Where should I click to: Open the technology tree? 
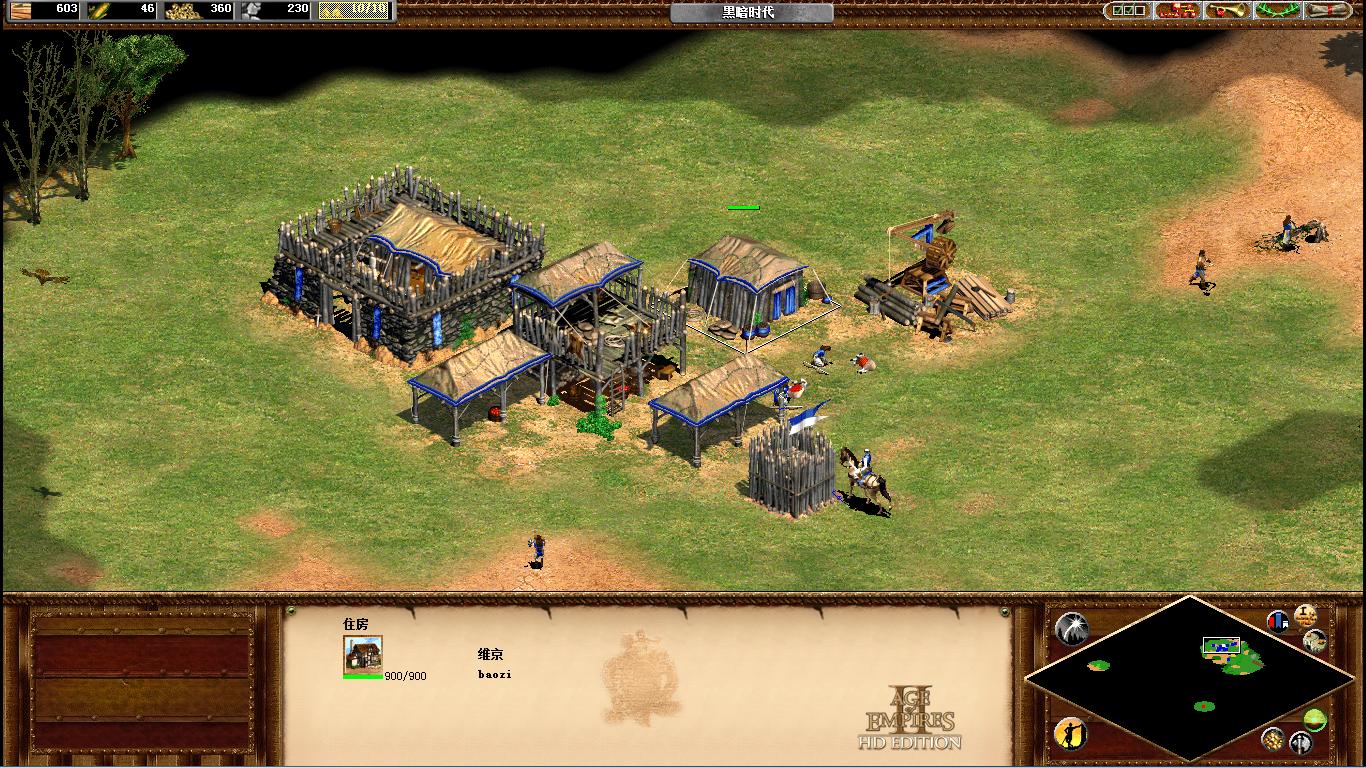[1177, 11]
